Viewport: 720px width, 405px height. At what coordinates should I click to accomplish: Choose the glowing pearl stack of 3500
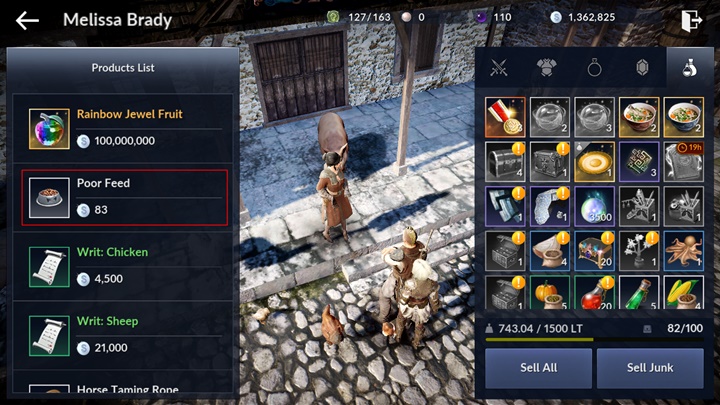[594, 206]
